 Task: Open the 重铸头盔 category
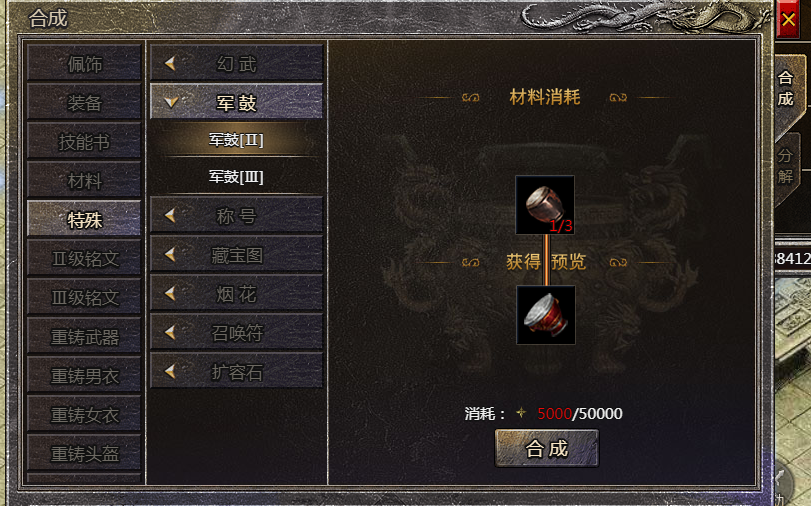(85, 454)
